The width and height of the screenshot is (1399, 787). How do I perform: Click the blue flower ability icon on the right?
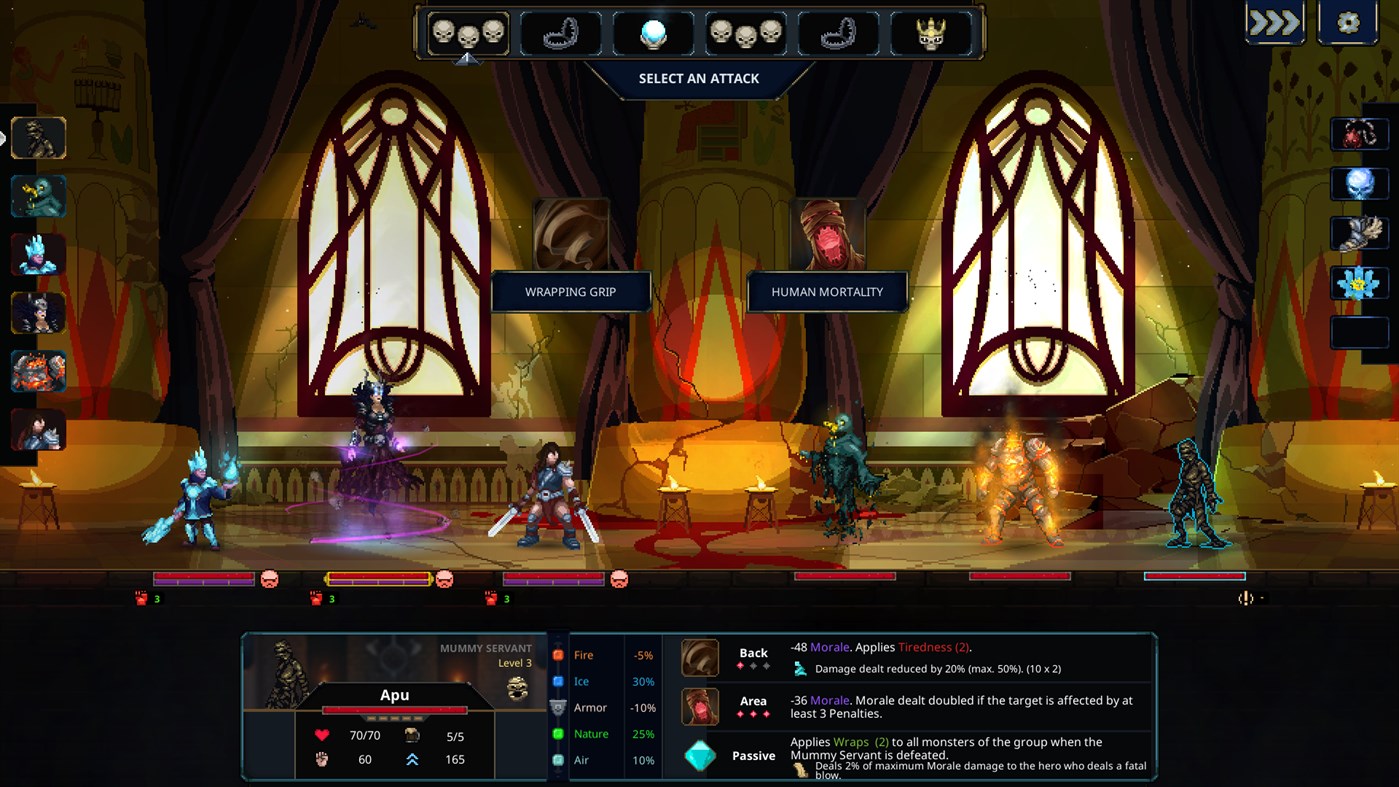click(x=1359, y=282)
